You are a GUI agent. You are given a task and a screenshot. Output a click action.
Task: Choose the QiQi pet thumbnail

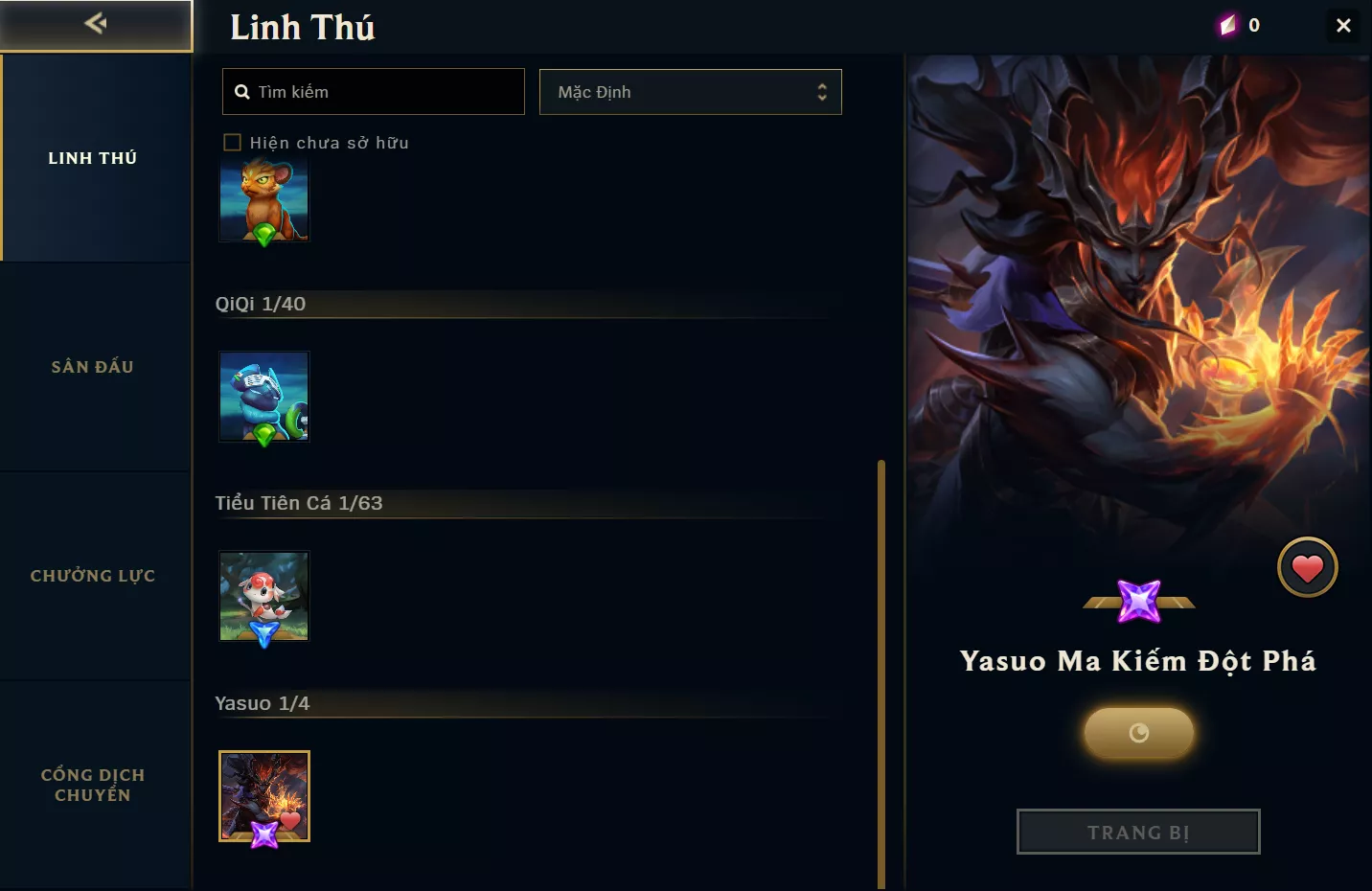click(x=264, y=397)
